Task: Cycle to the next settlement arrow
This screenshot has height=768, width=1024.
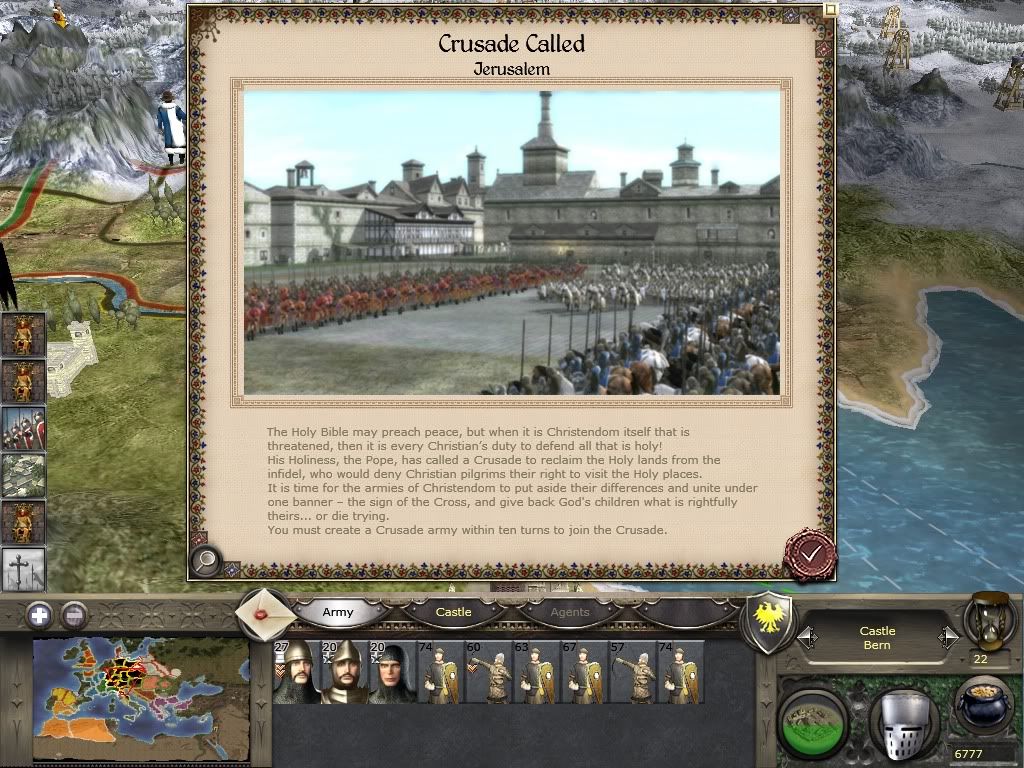Action: point(948,637)
